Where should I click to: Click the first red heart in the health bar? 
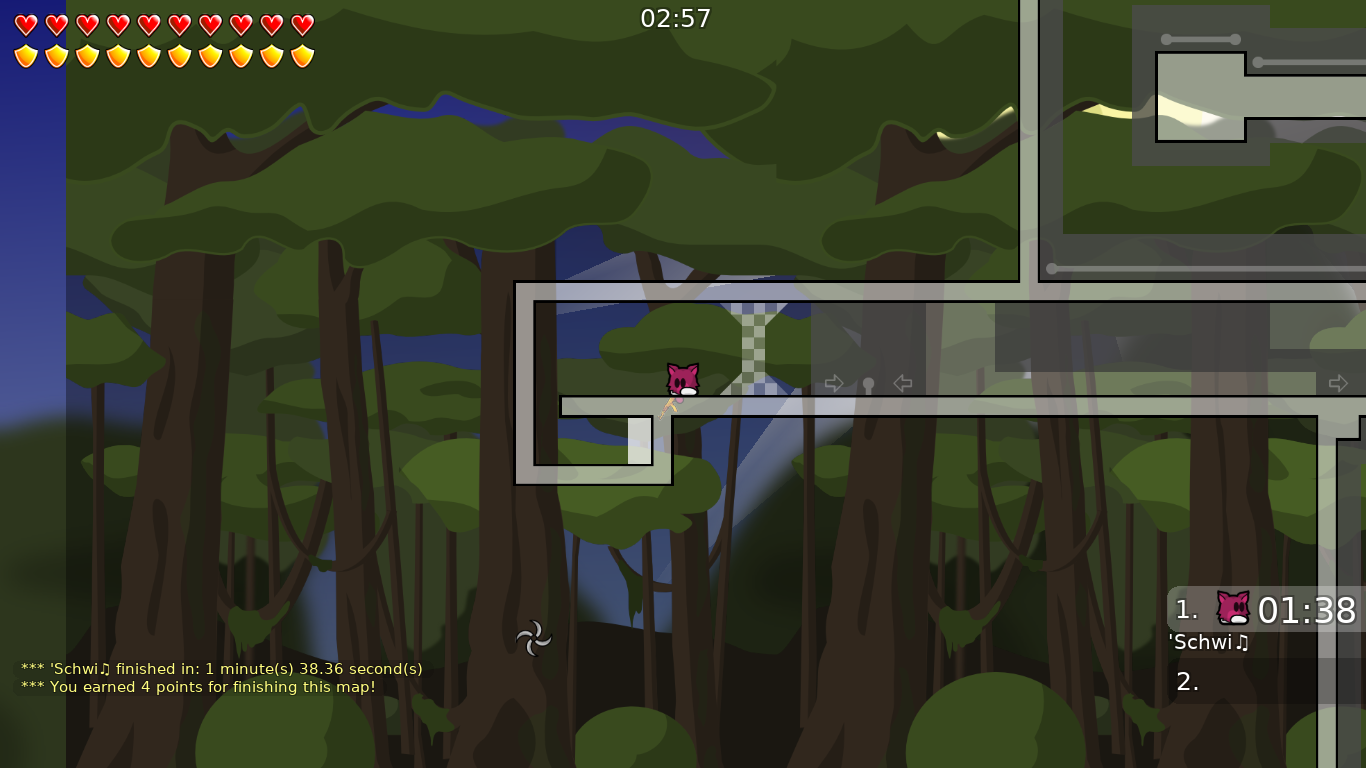pyautogui.click(x=27, y=25)
